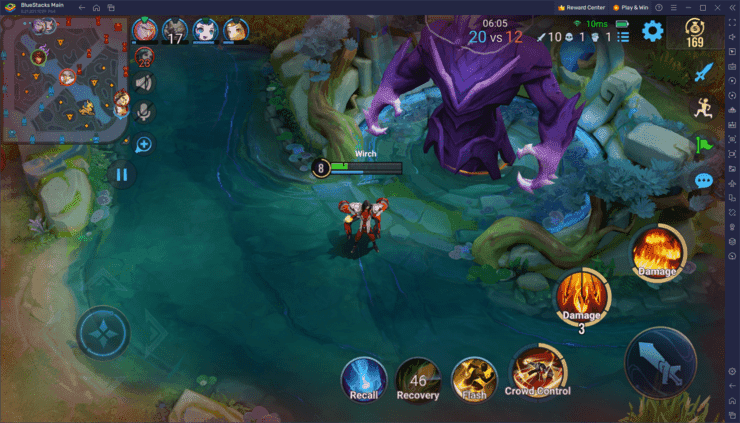Tap the blue pause button

[122, 174]
